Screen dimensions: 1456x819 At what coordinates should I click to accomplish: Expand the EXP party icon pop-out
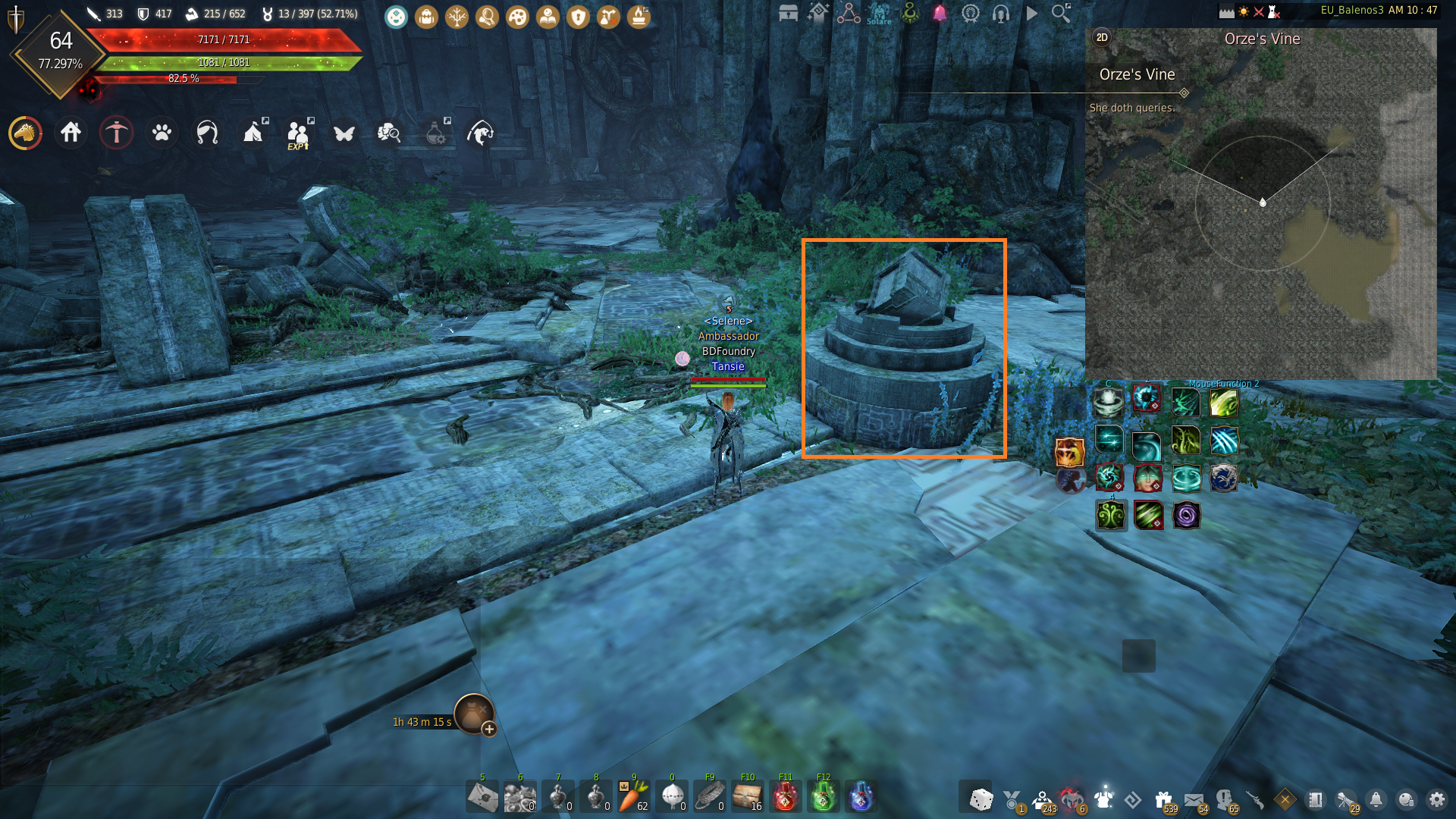coord(309,121)
